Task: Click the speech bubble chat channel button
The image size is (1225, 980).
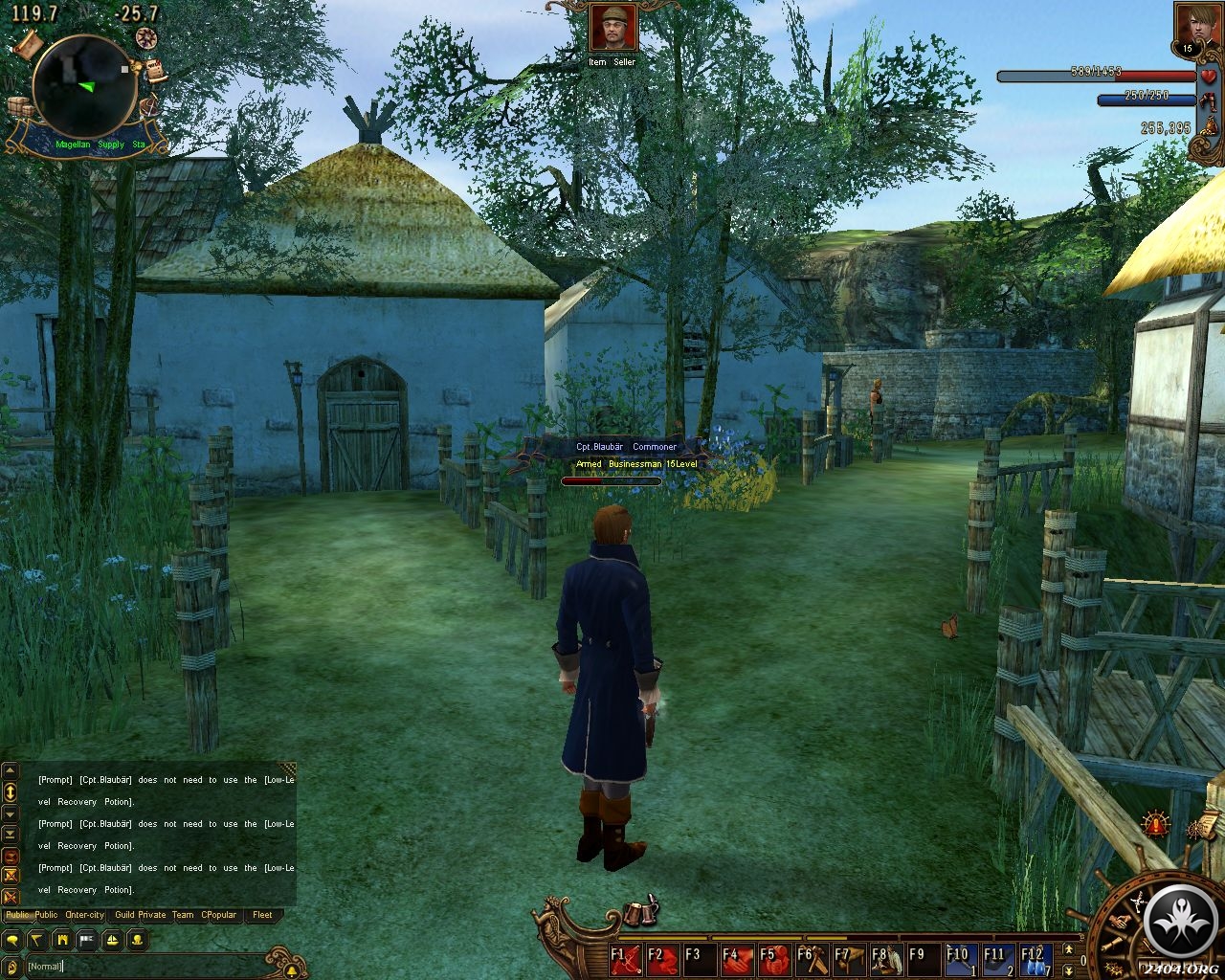Action: tap(12, 940)
